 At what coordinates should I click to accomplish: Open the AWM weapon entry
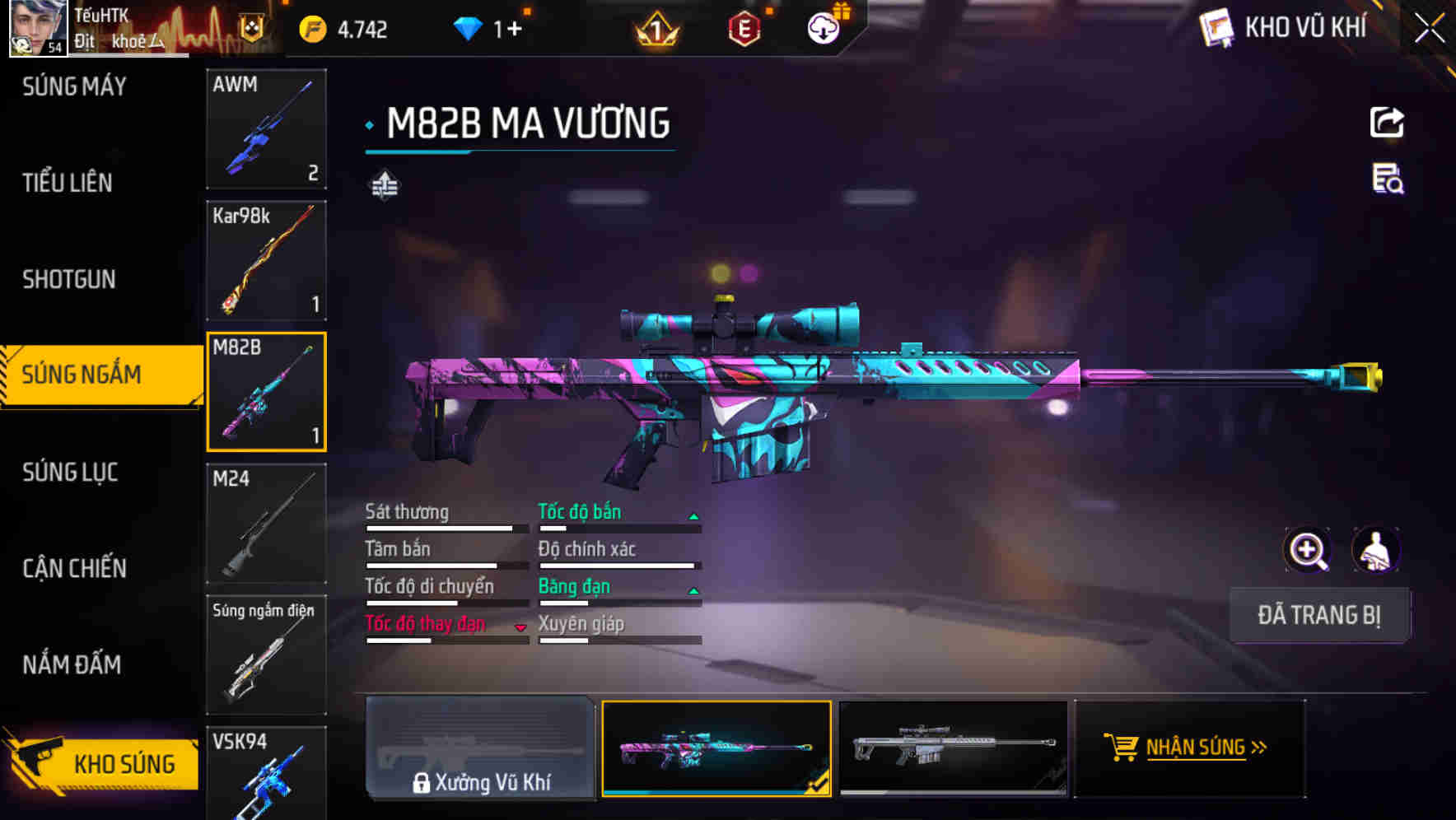(x=266, y=130)
